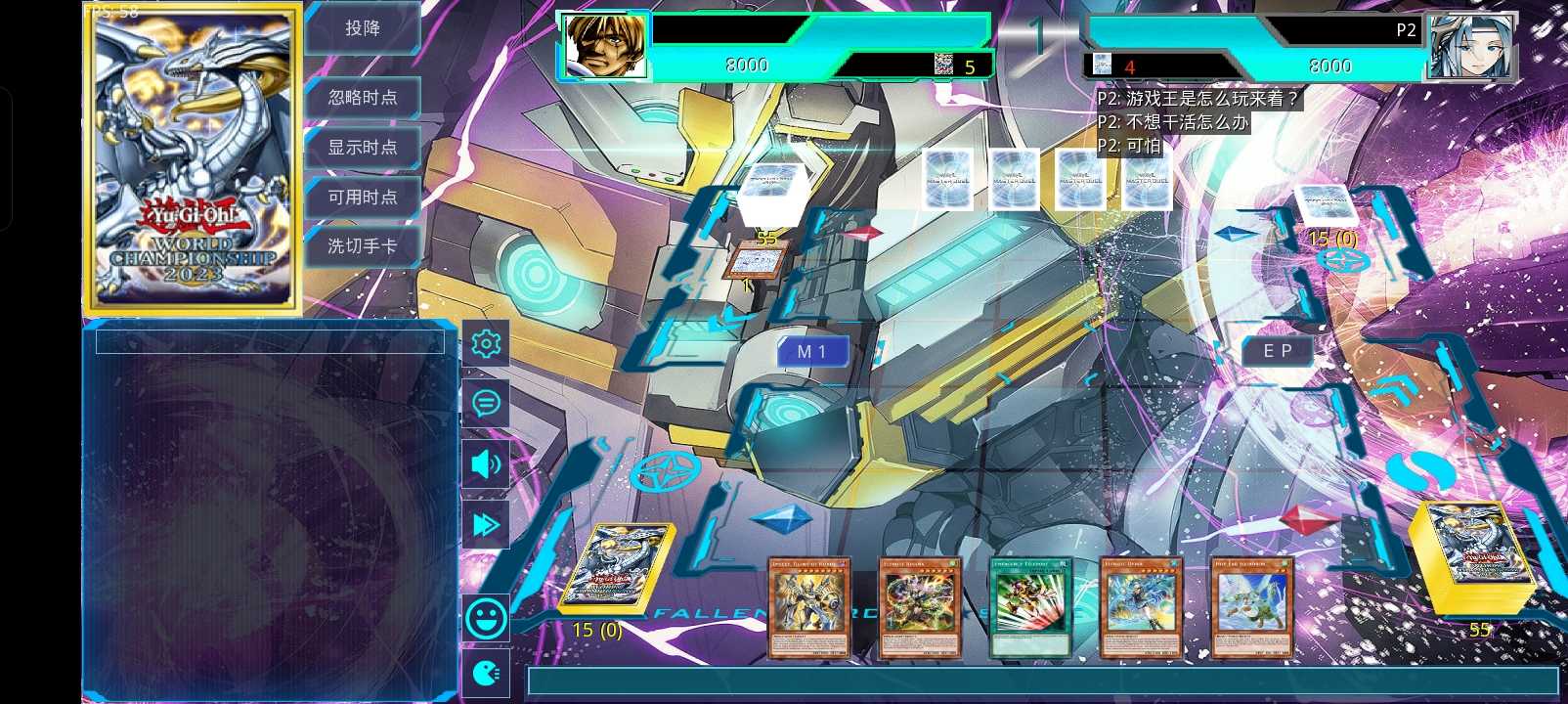Click the fast-forward double arrow icon

(486, 524)
